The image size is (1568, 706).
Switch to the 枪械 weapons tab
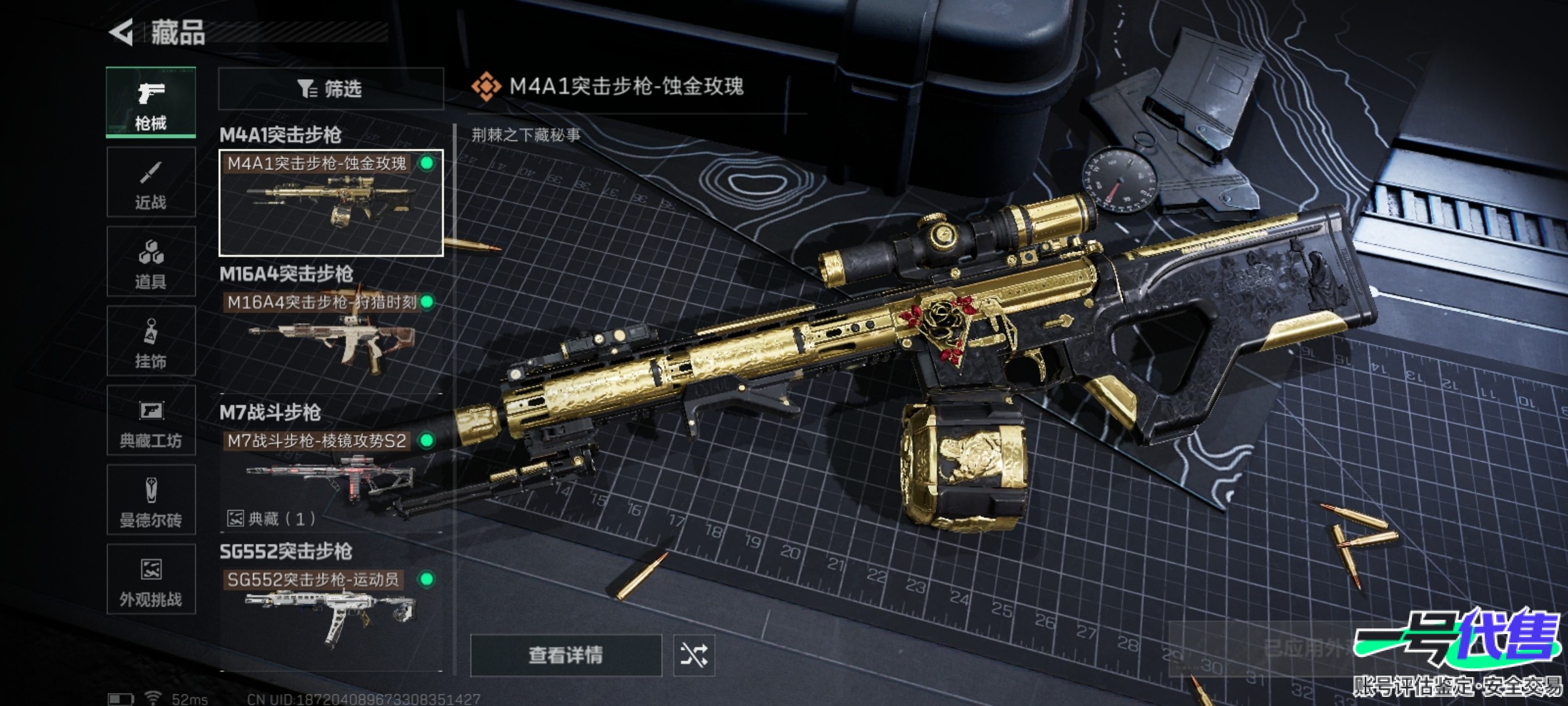tap(151, 103)
